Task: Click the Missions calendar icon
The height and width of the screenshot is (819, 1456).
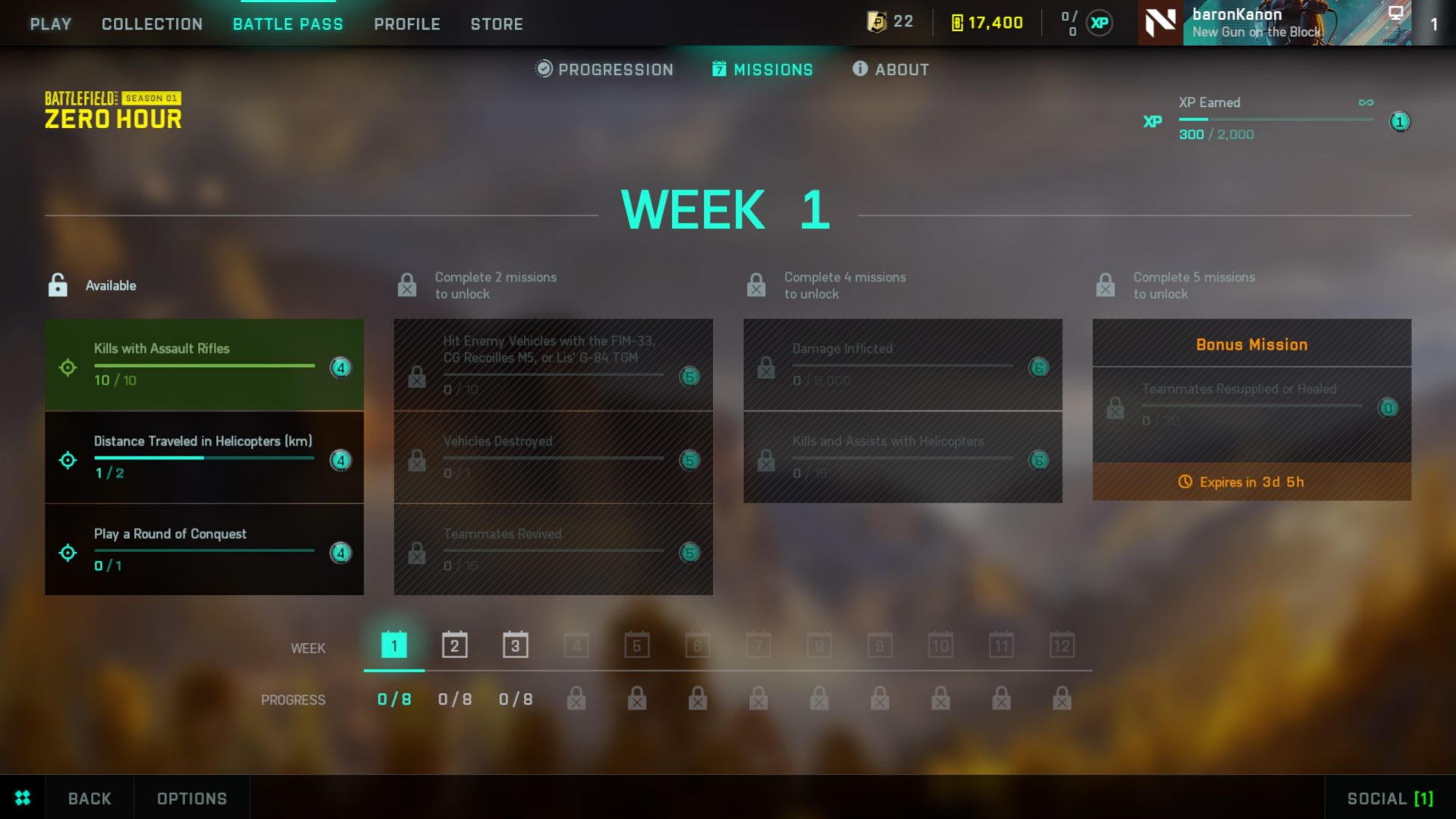Action: click(x=720, y=69)
